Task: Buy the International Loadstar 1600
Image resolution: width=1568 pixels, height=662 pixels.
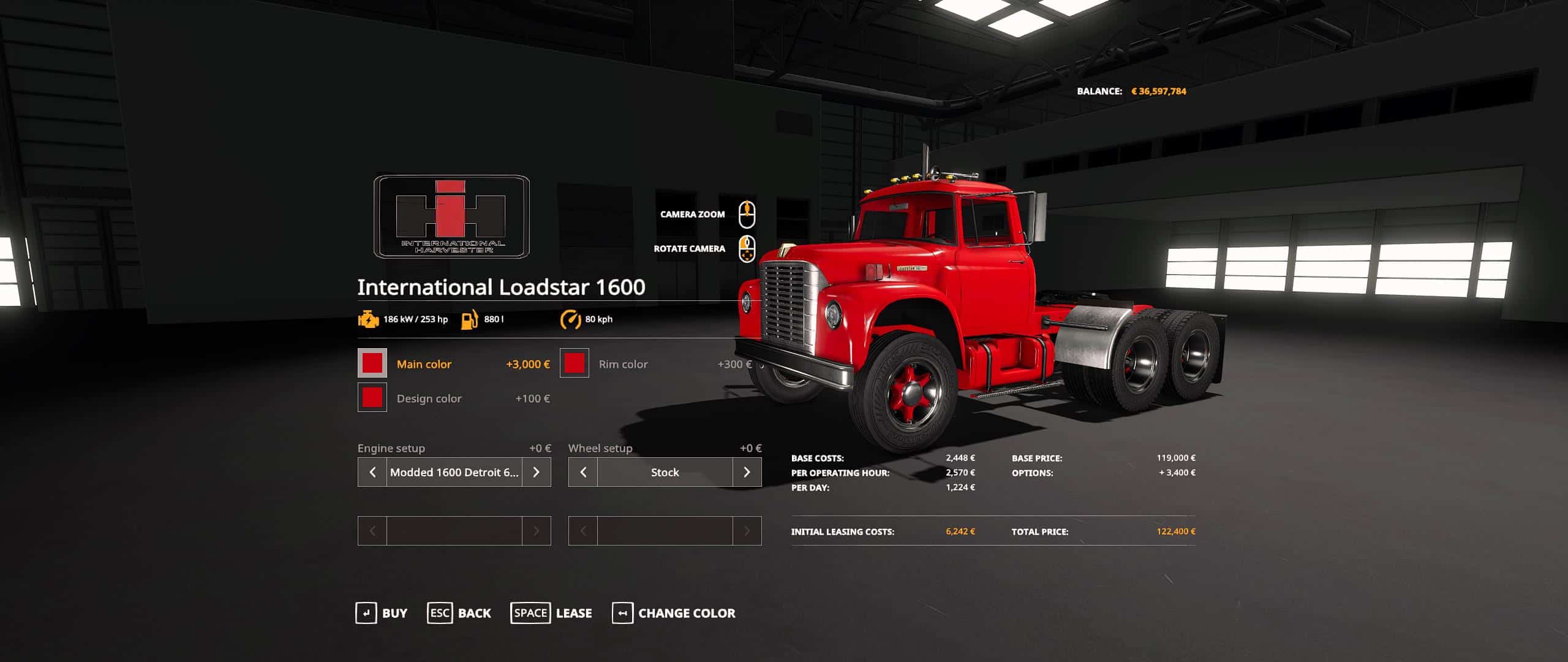Action: click(x=382, y=613)
